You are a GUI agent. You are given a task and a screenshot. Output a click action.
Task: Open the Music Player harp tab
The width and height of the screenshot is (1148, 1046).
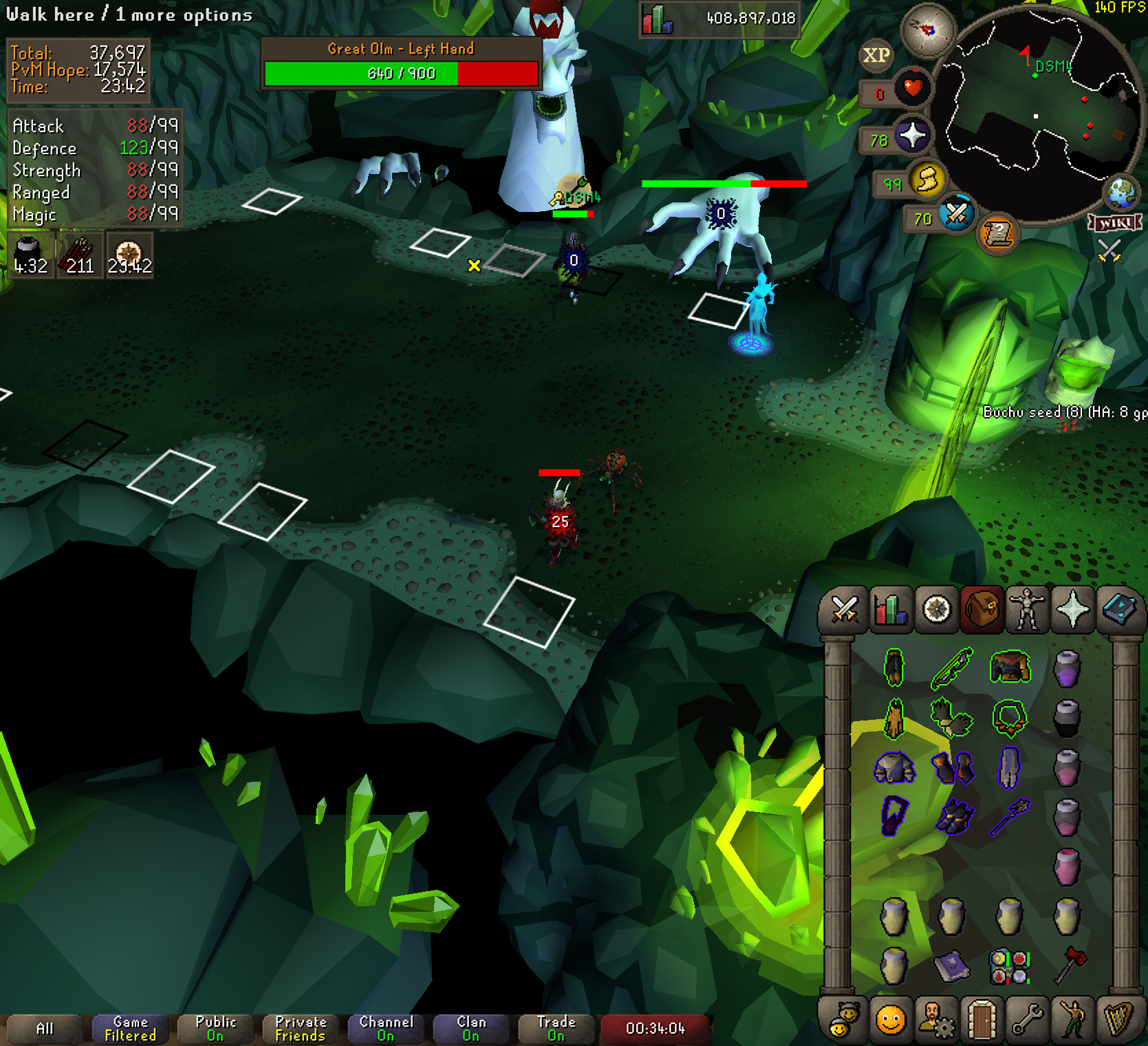pyautogui.click(x=1118, y=1020)
